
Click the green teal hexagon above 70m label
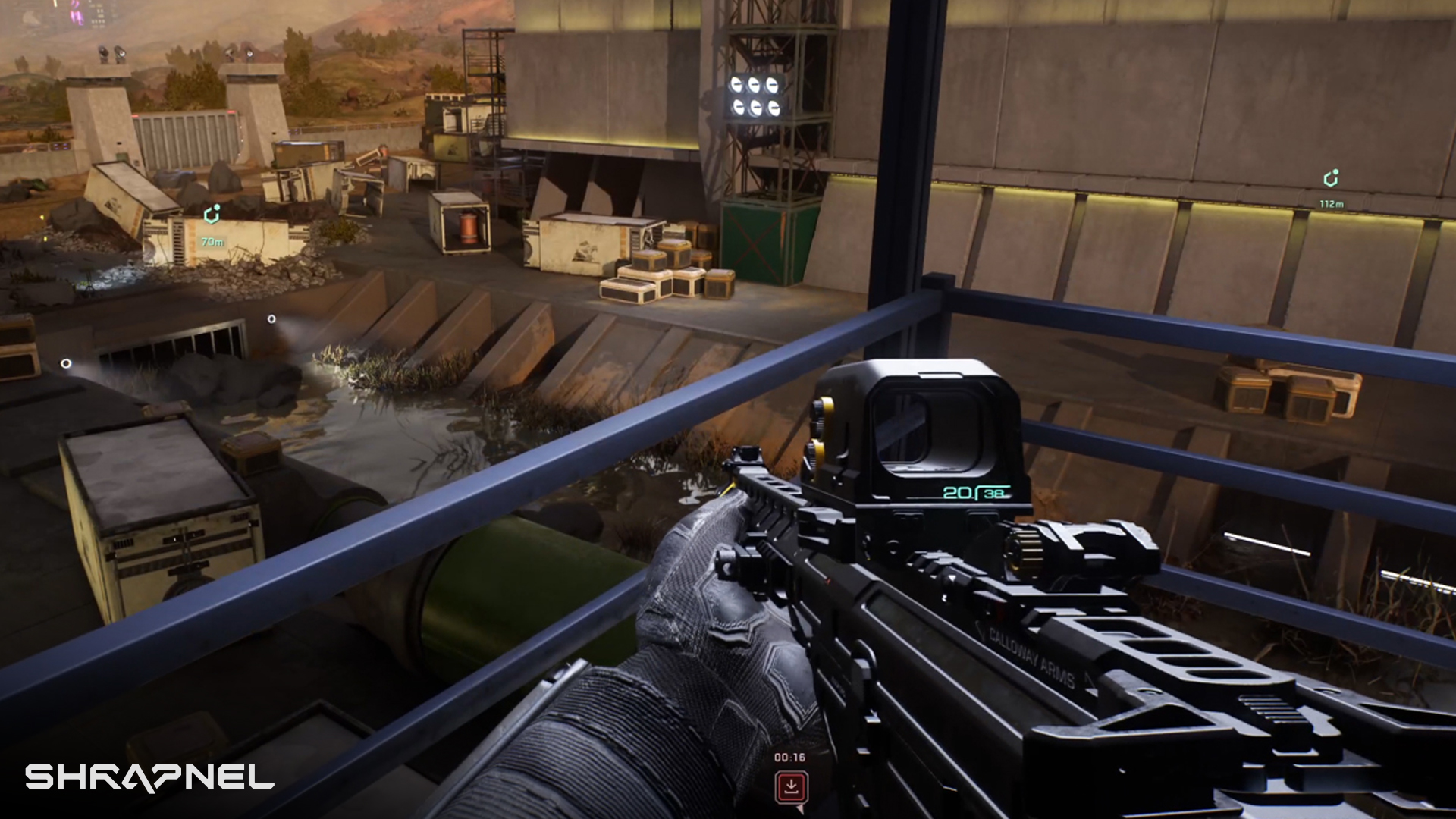(212, 216)
